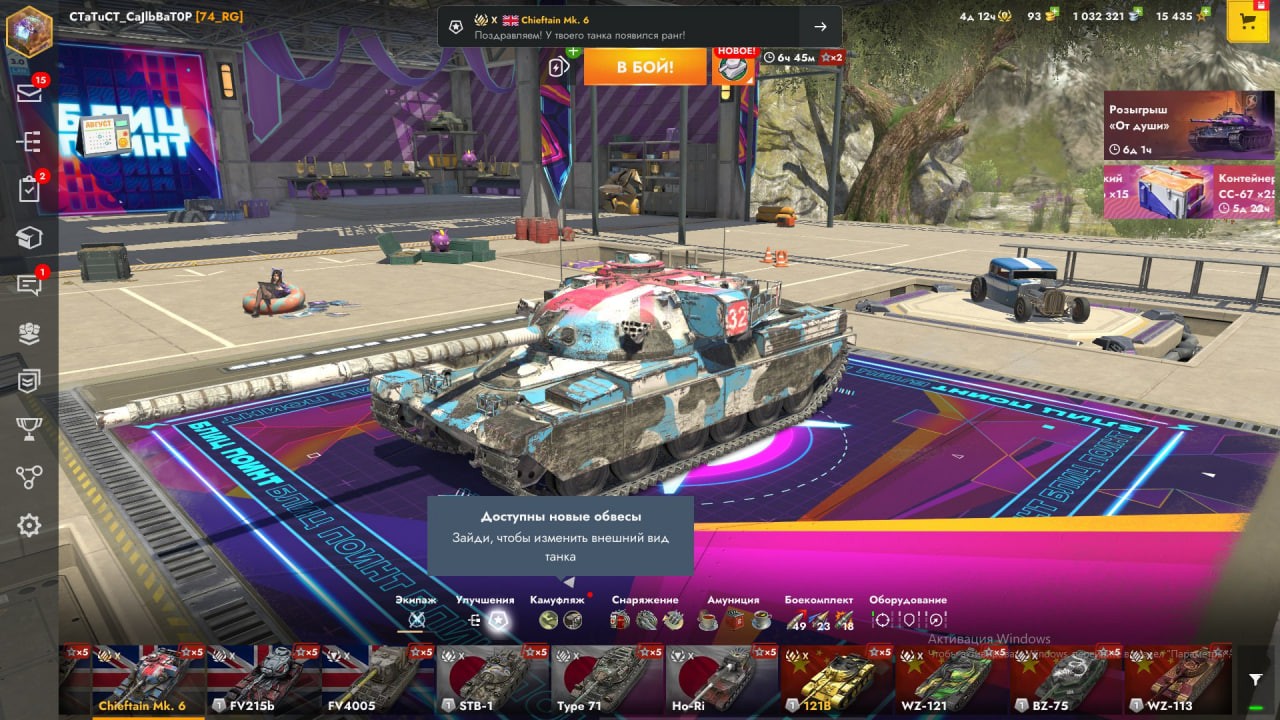
Task: Open the Розыгрыш «От души» banner
Action: coord(1174,126)
